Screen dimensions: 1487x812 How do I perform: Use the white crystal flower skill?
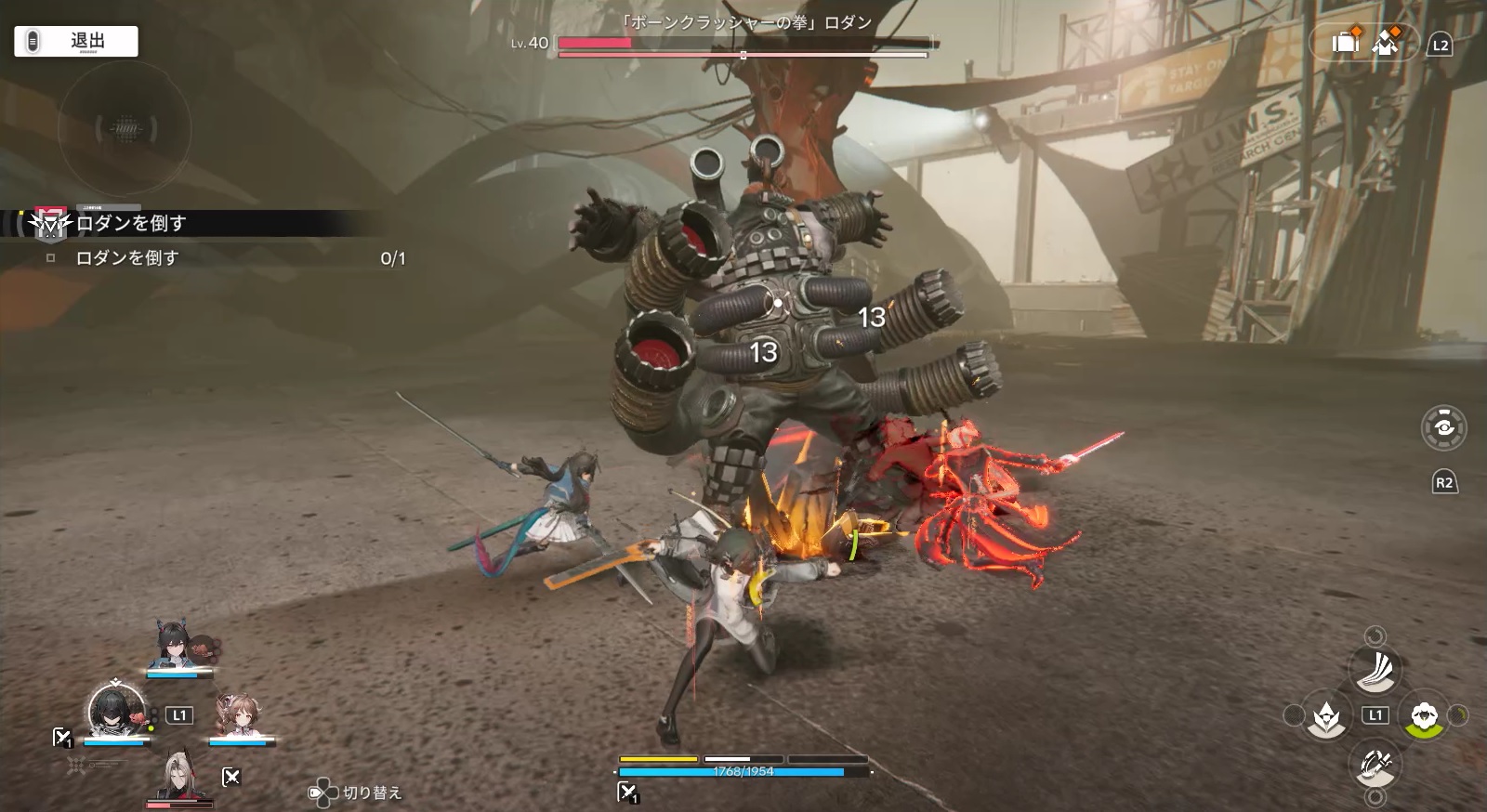tap(1326, 716)
